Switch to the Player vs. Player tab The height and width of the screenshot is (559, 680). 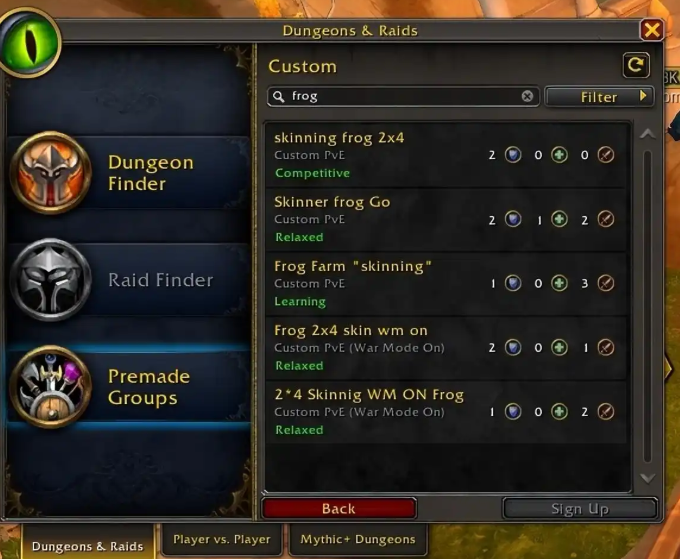[221, 540]
